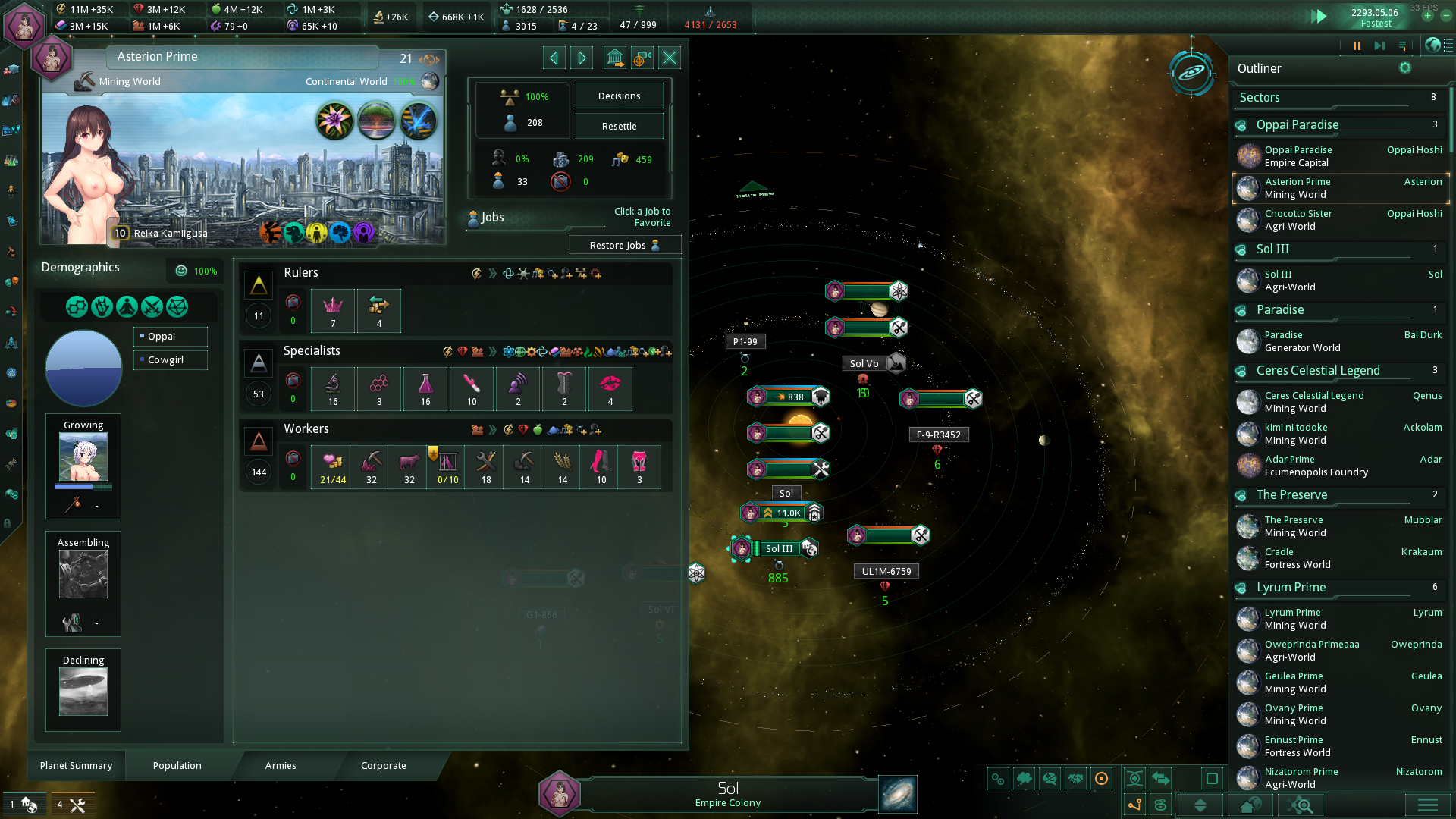Select the Planet Summary tab
The image size is (1456, 819).
(76, 766)
